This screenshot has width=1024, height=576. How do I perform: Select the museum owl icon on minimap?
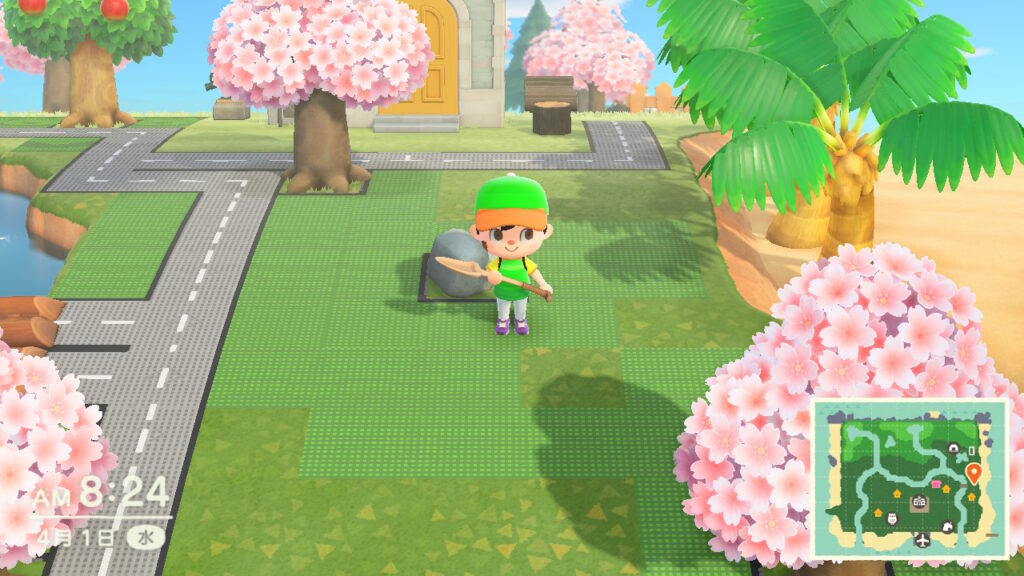[x=892, y=519]
